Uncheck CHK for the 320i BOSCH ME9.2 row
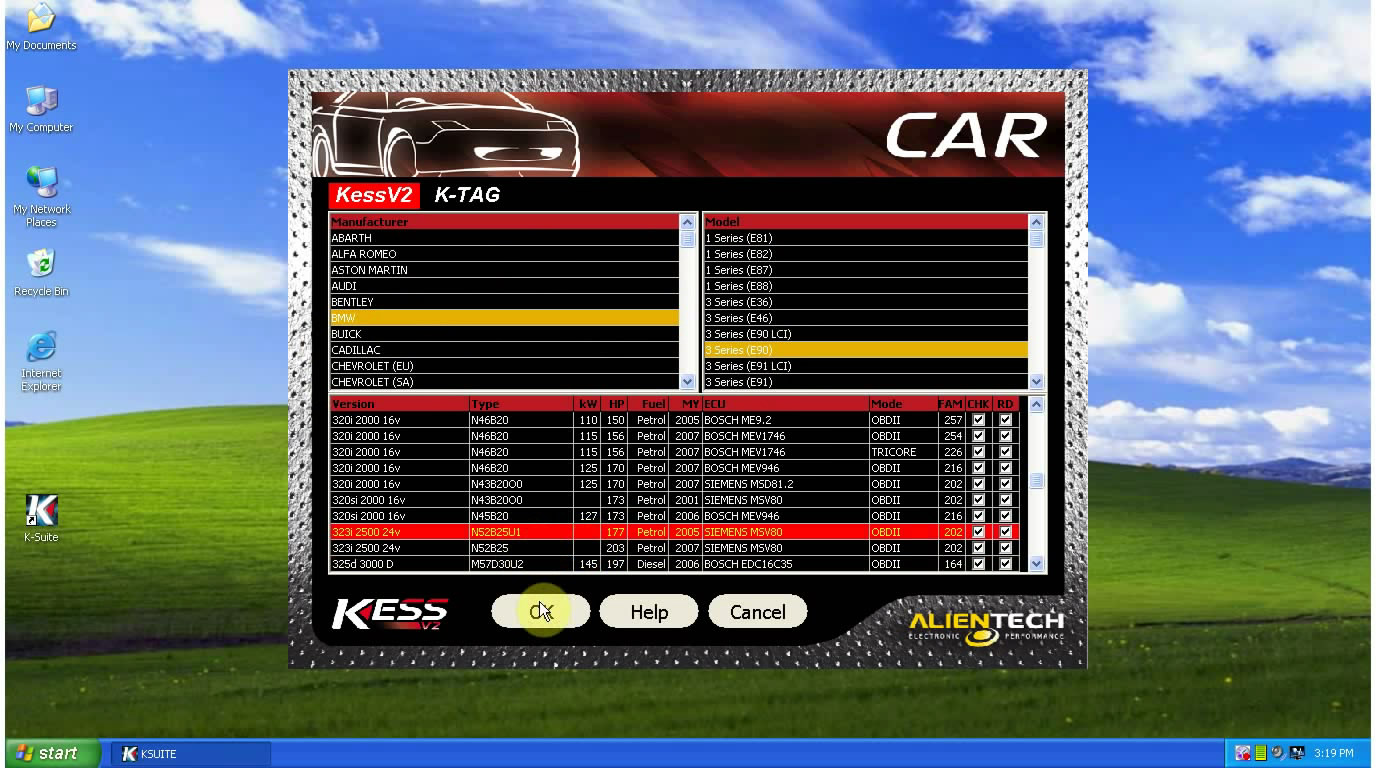Viewport: 1376px width, 768px height. 978,420
